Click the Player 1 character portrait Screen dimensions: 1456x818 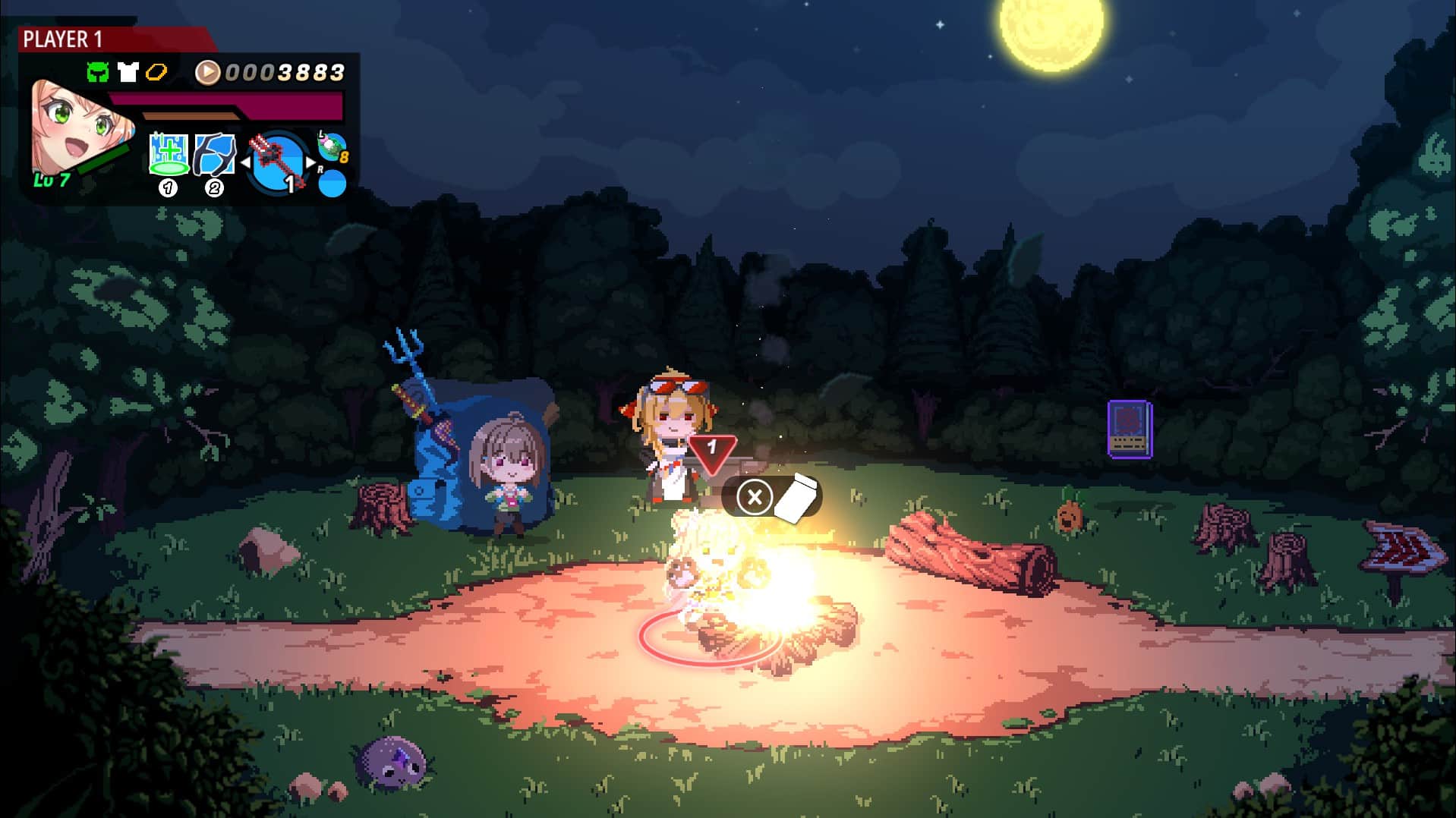click(x=77, y=129)
